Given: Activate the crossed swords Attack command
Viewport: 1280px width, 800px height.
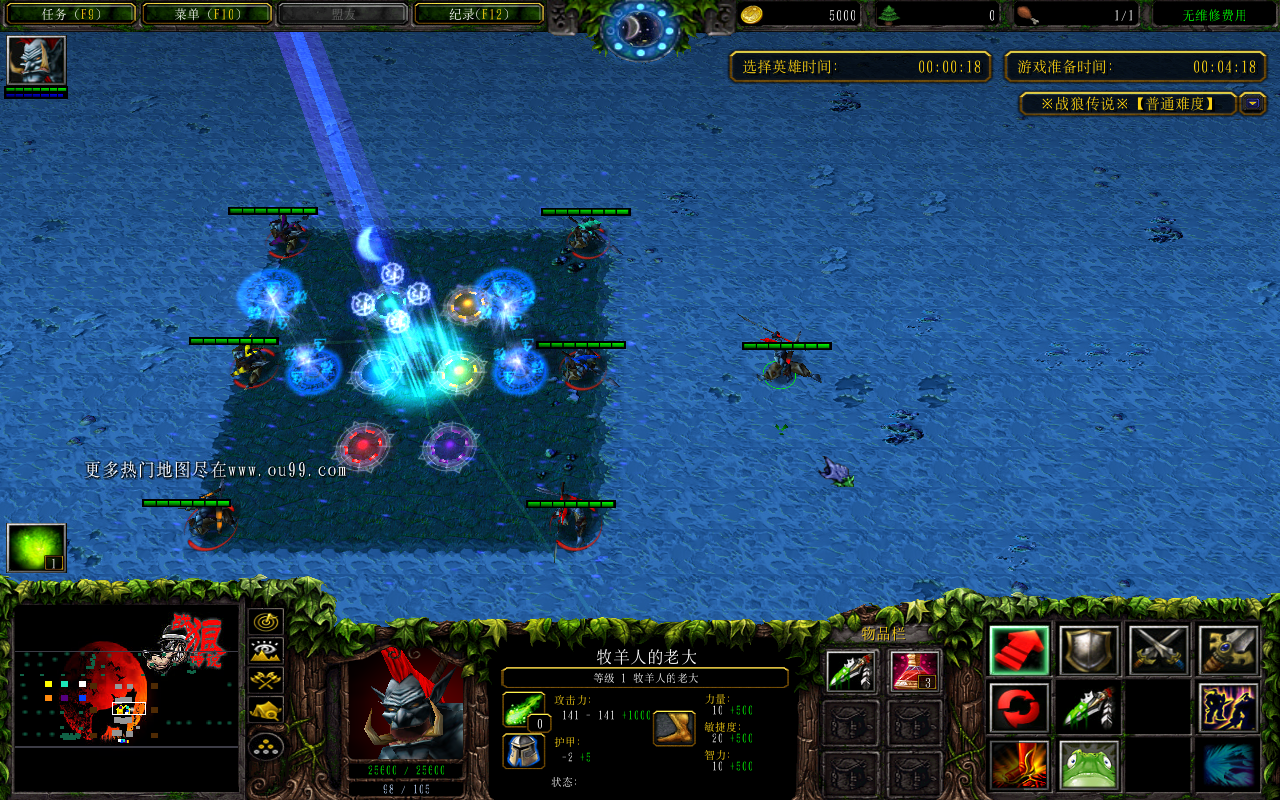Looking at the screenshot, I should [x=1158, y=651].
